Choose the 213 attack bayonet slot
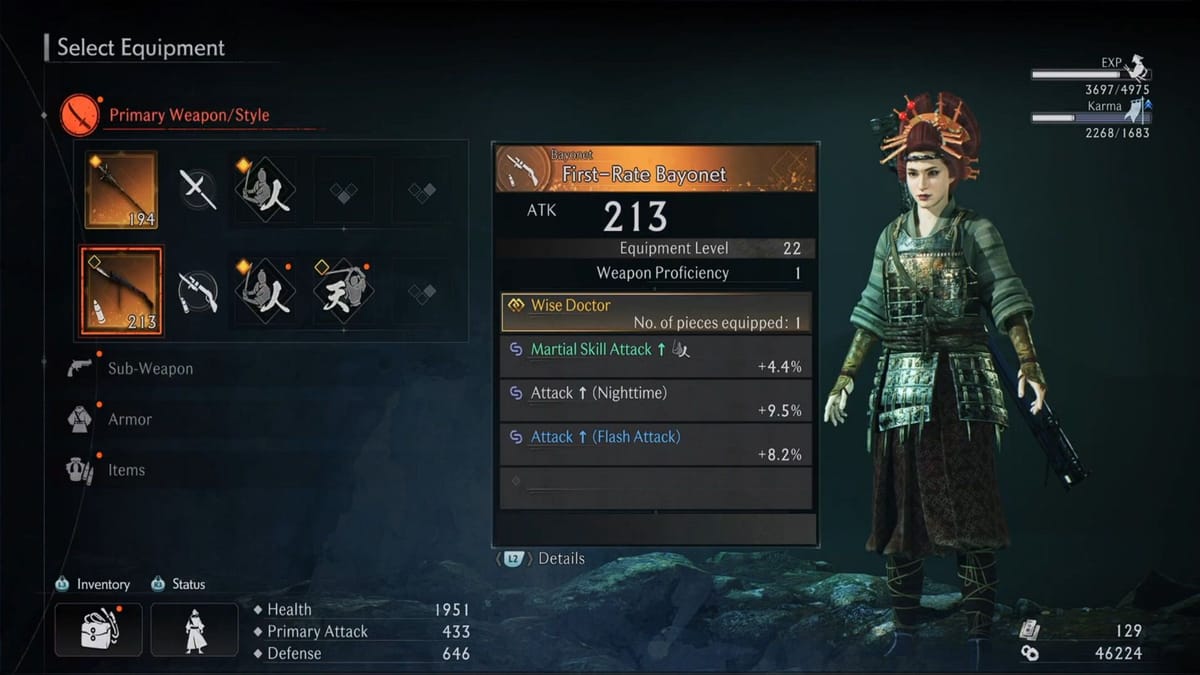This screenshot has width=1200, height=675. coord(121,291)
